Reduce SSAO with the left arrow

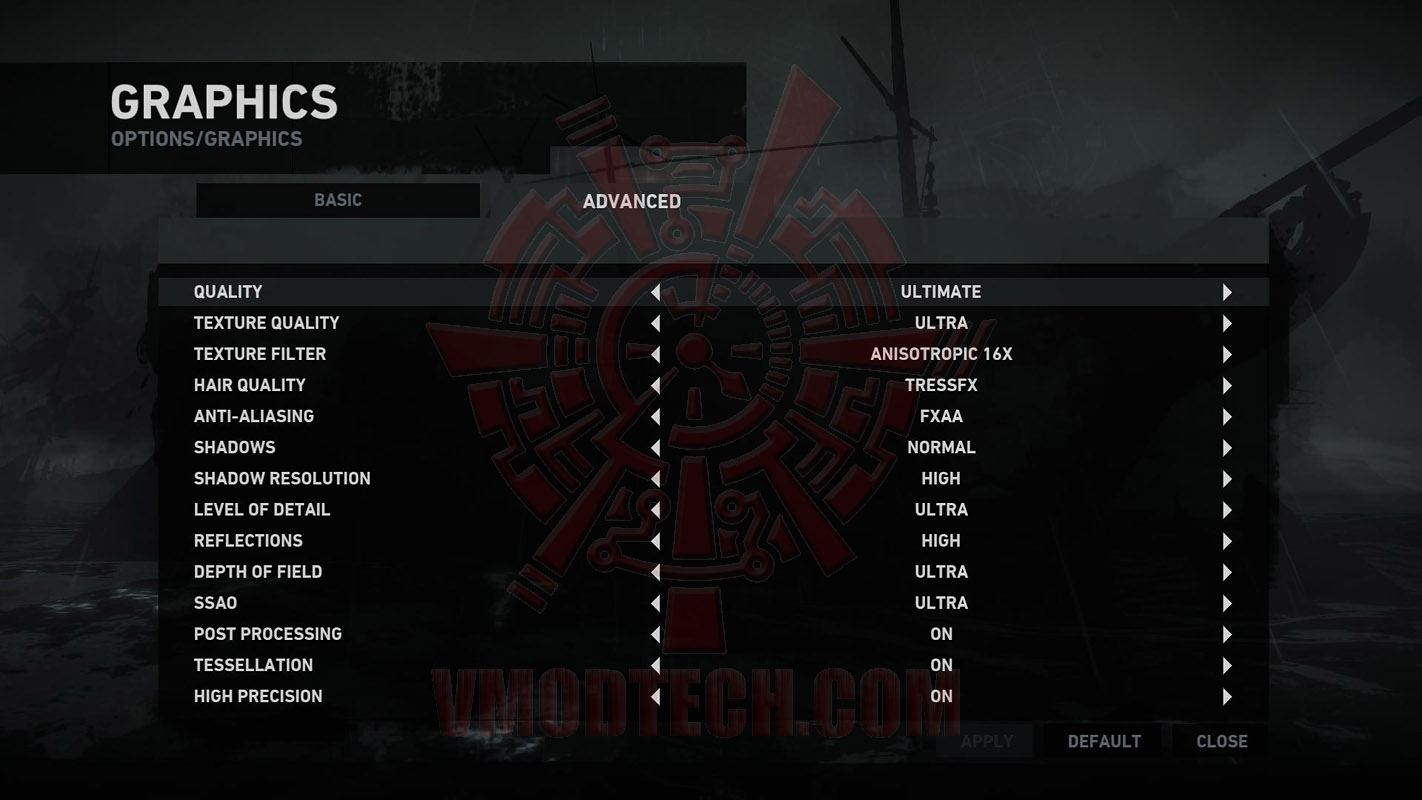656,603
